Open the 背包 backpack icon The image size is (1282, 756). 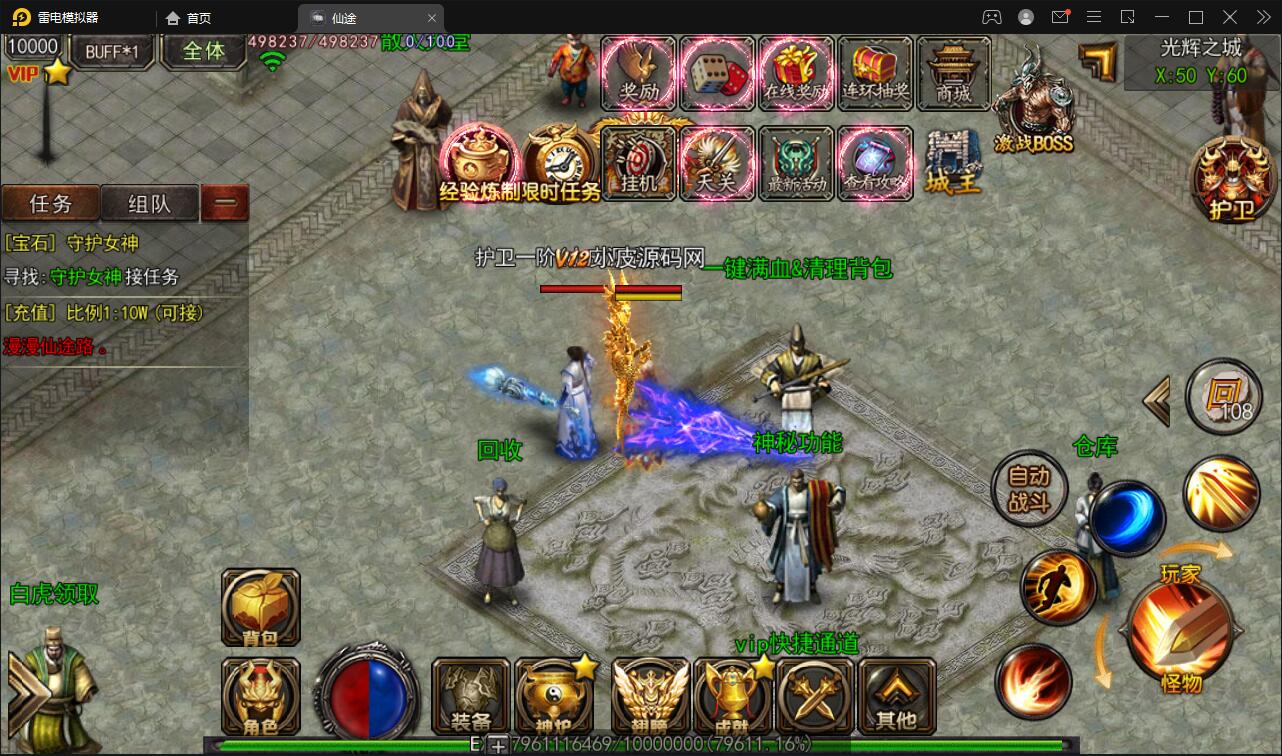point(261,606)
